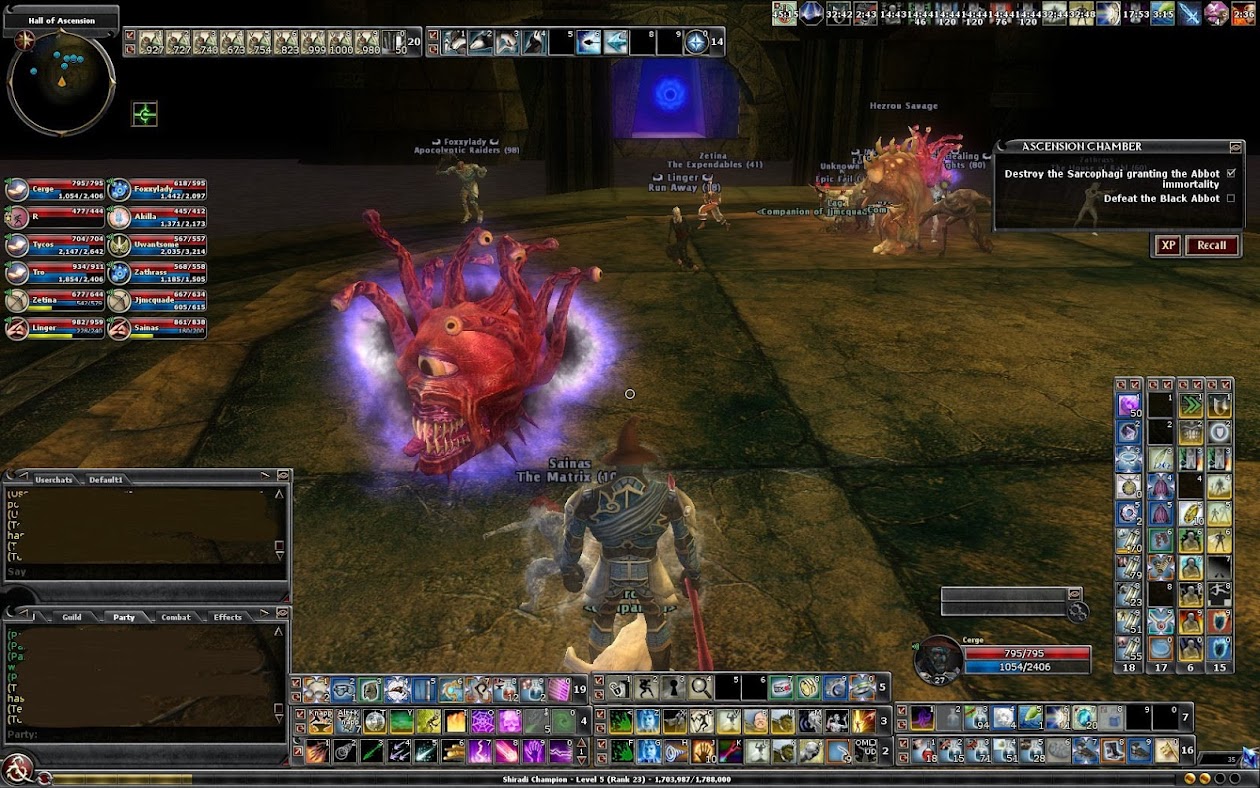Use the magnifying glass search skill
This screenshot has width=1260, height=788.
[x=701, y=688]
